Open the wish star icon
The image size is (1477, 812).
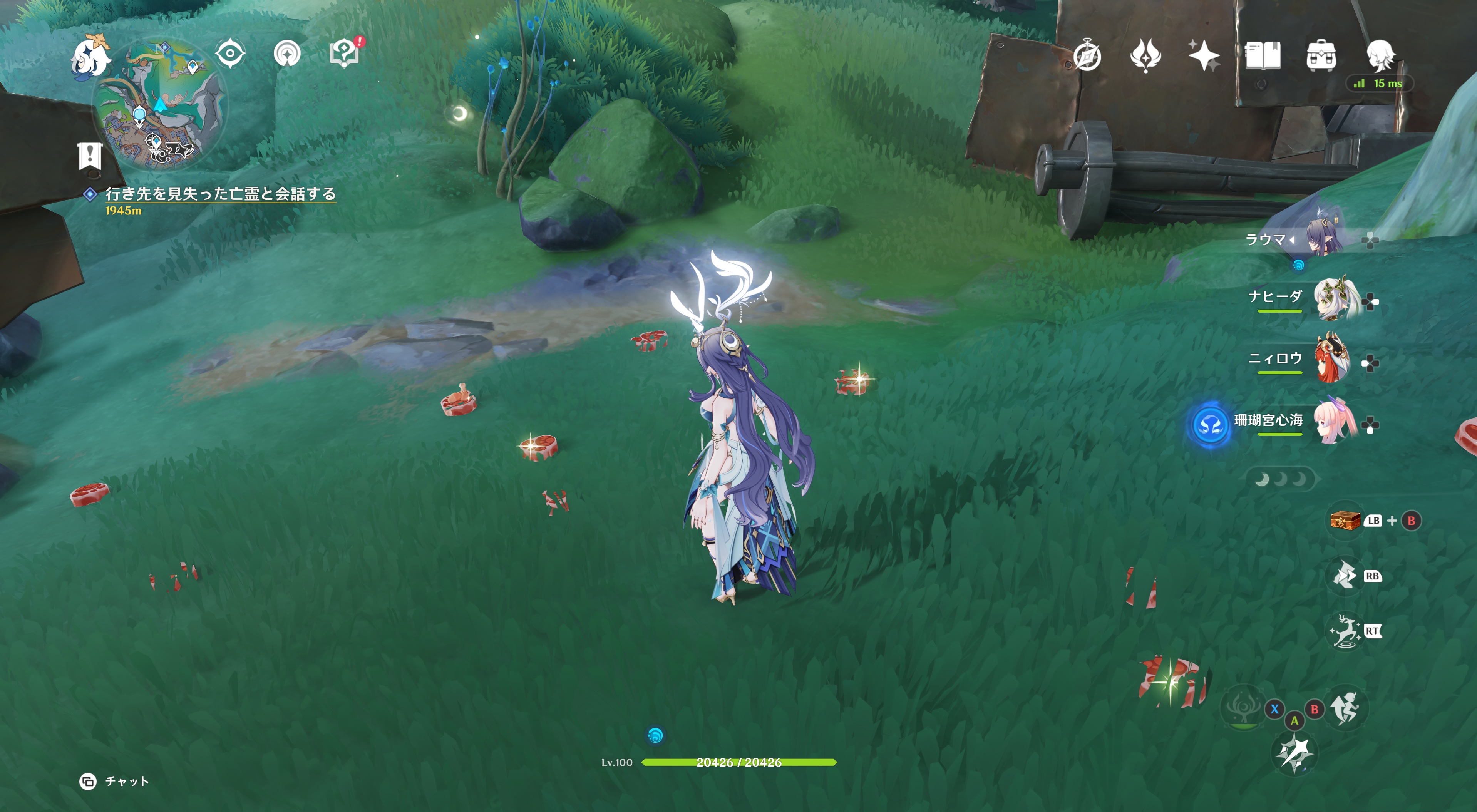[x=1204, y=55]
